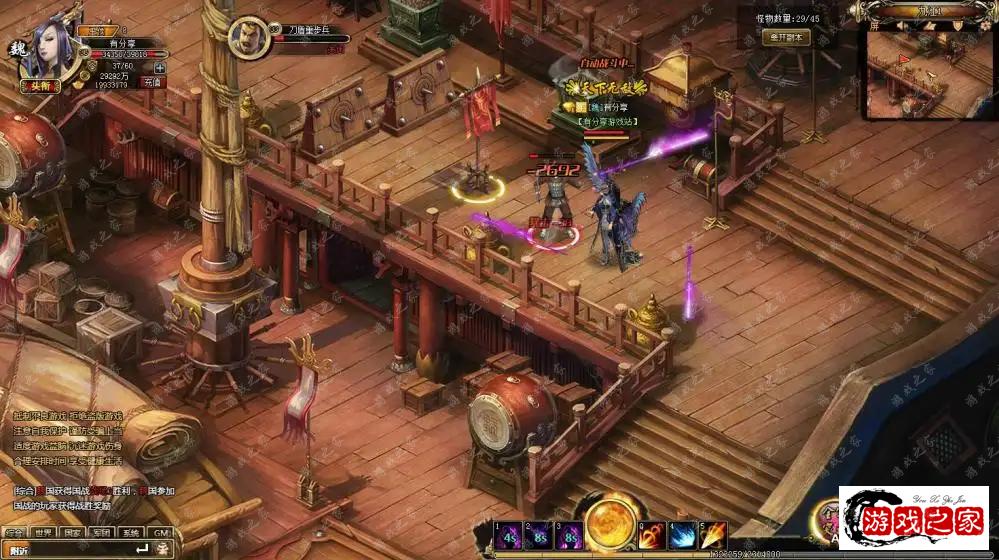This screenshot has width=999, height=560.
Task: Switch to the 综合 chat tab
Action: point(14,533)
